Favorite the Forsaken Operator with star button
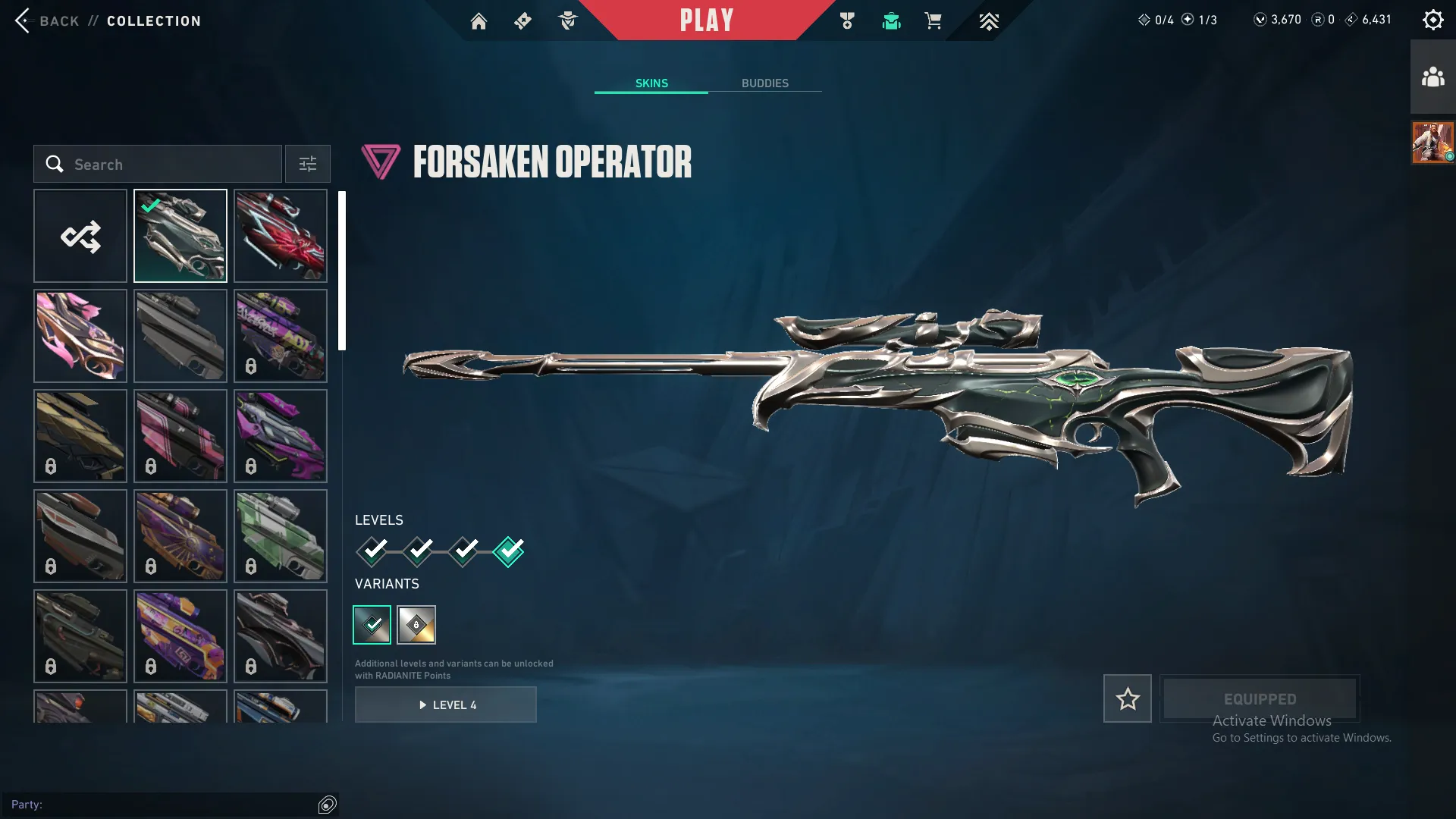 1127,698
